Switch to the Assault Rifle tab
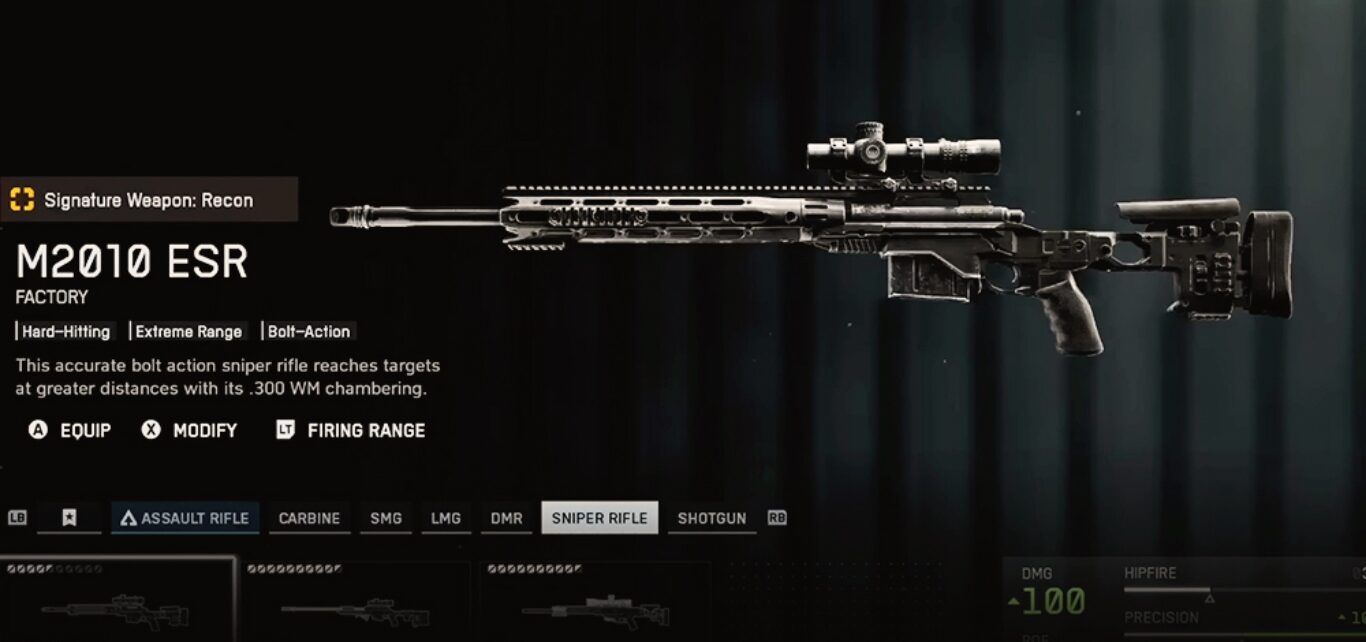The height and width of the screenshot is (642, 1366). (185, 518)
